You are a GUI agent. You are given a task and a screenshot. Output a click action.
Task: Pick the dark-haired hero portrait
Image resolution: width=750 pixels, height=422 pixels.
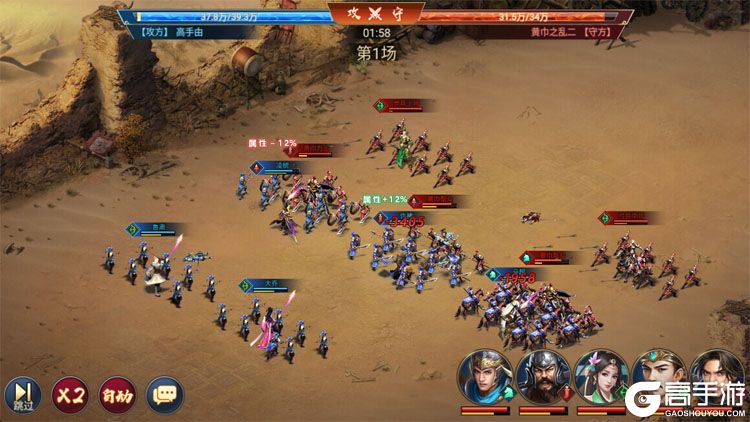click(x=716, y=376)
